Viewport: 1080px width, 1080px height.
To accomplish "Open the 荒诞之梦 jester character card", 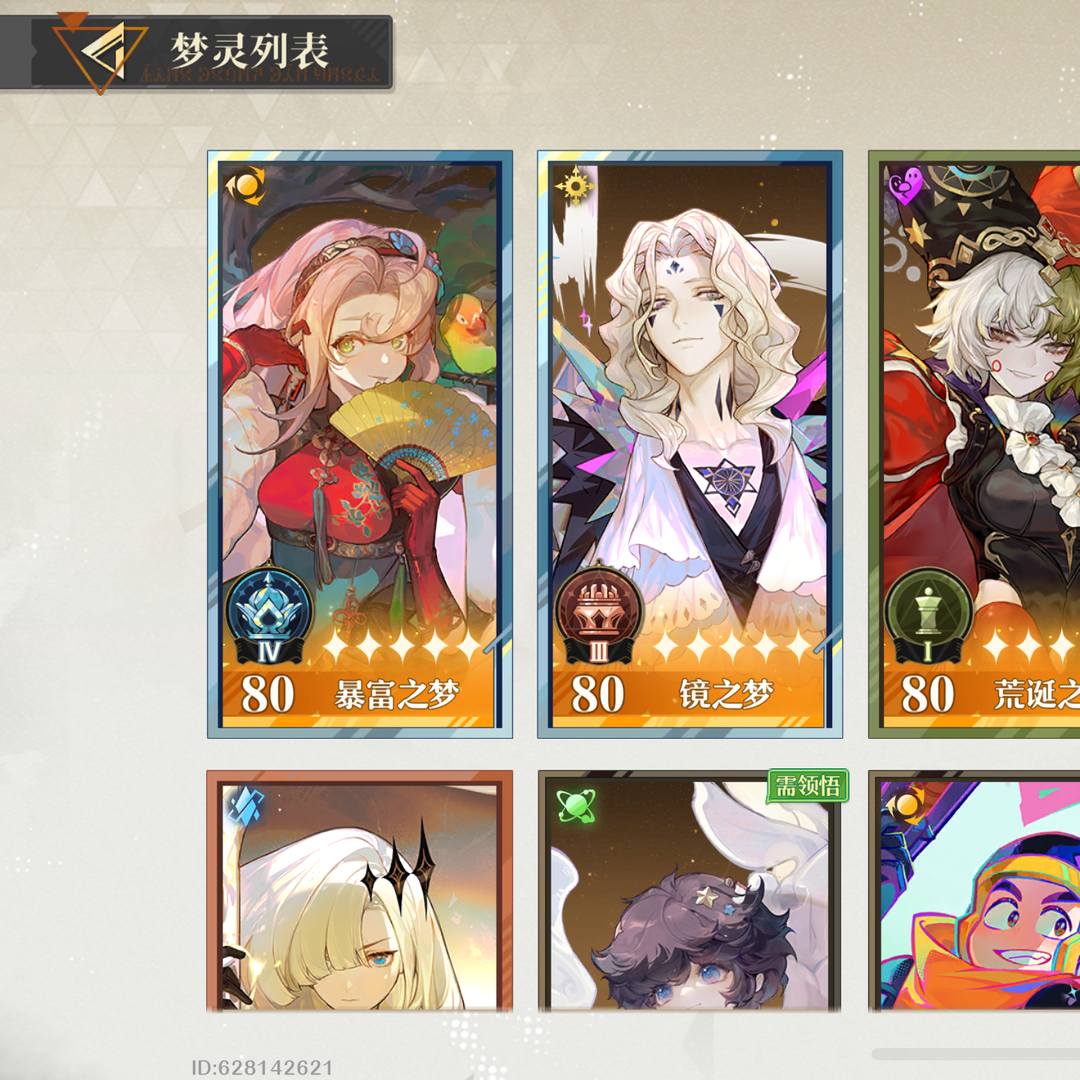I will pos(975,445).
